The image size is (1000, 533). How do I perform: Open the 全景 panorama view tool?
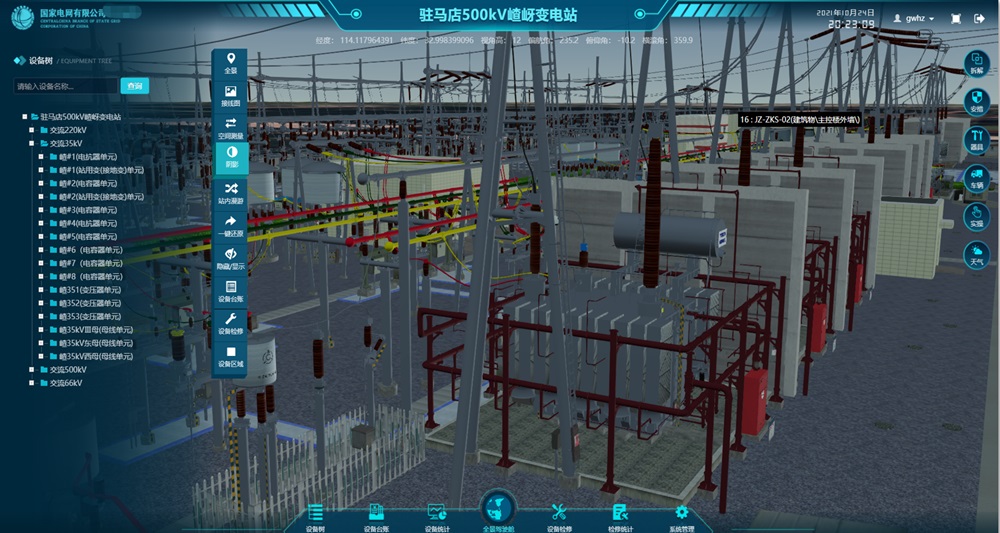click(231, 63)
